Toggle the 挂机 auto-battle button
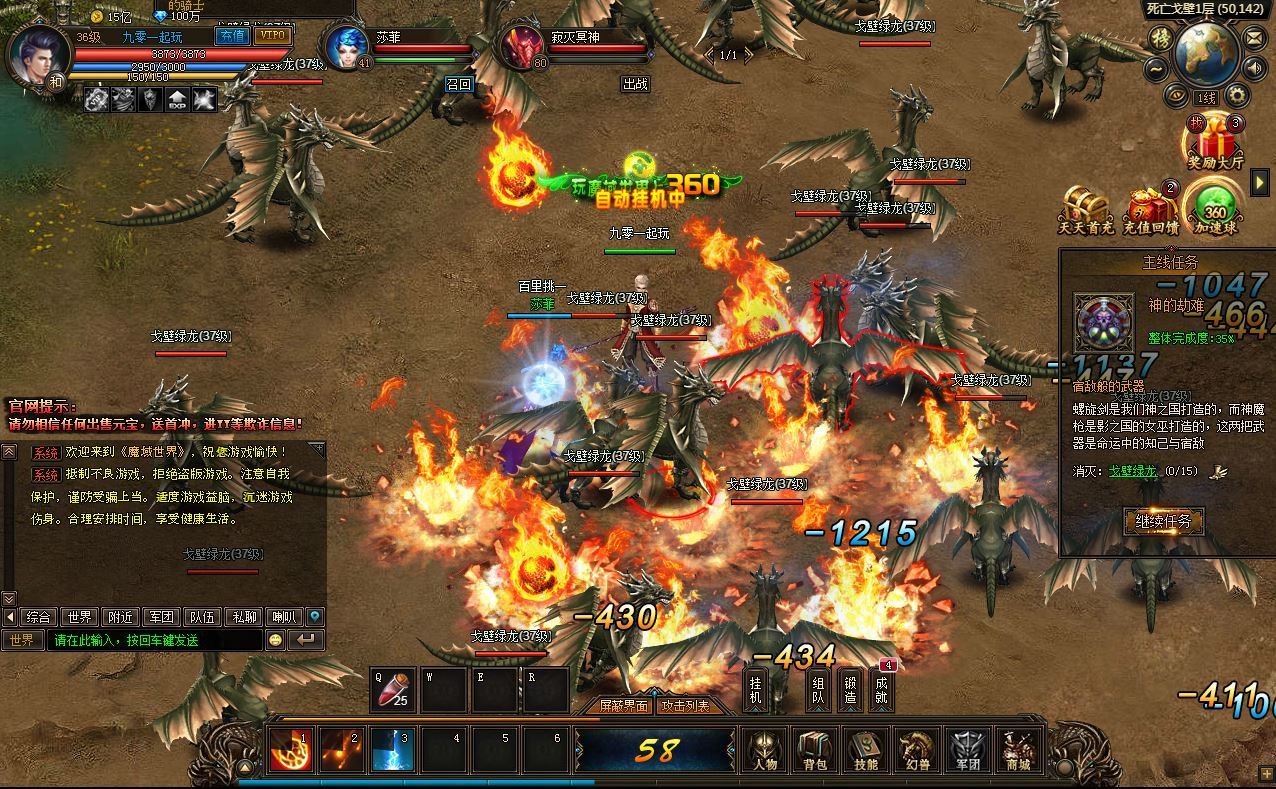 pyautogui.click(x=756, y=689)
